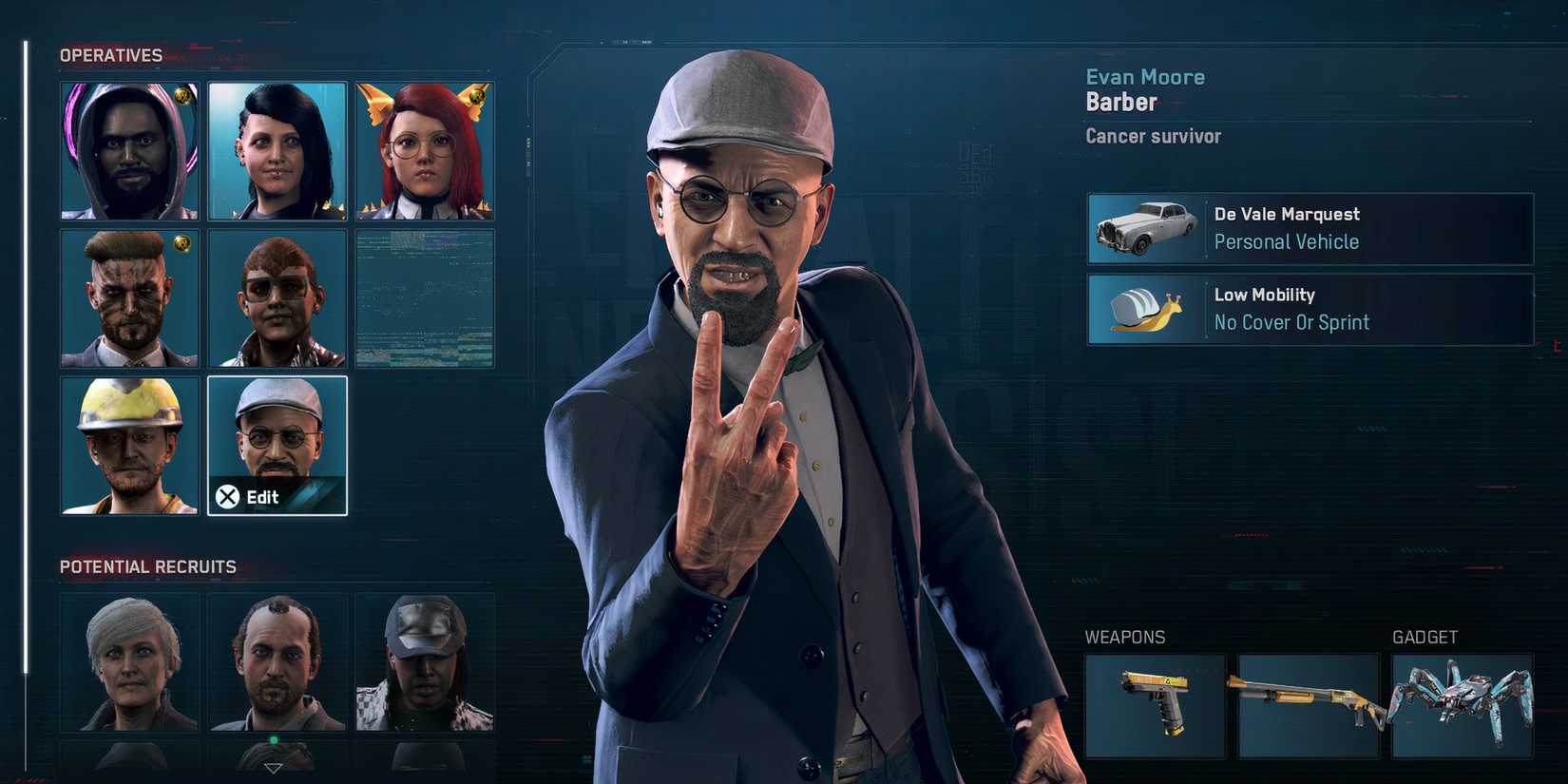Click the POTENTIAL RECRUITS section header
Viewport: 1568px width, 784px height.
pyautogui.click(x=147, y=566)
